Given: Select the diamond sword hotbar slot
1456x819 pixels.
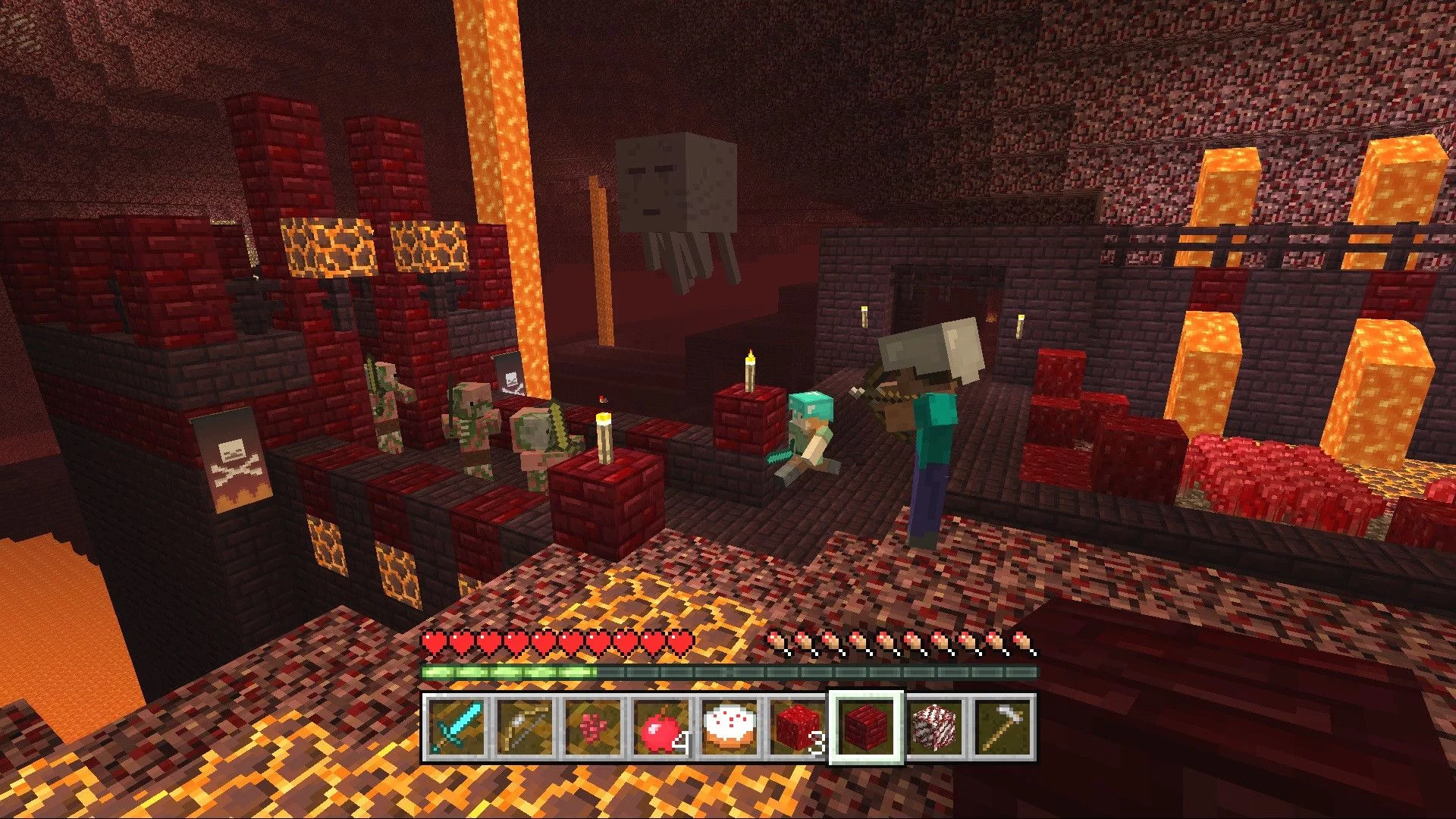Looking at the screenshot, I should click(x=457, y=726).
